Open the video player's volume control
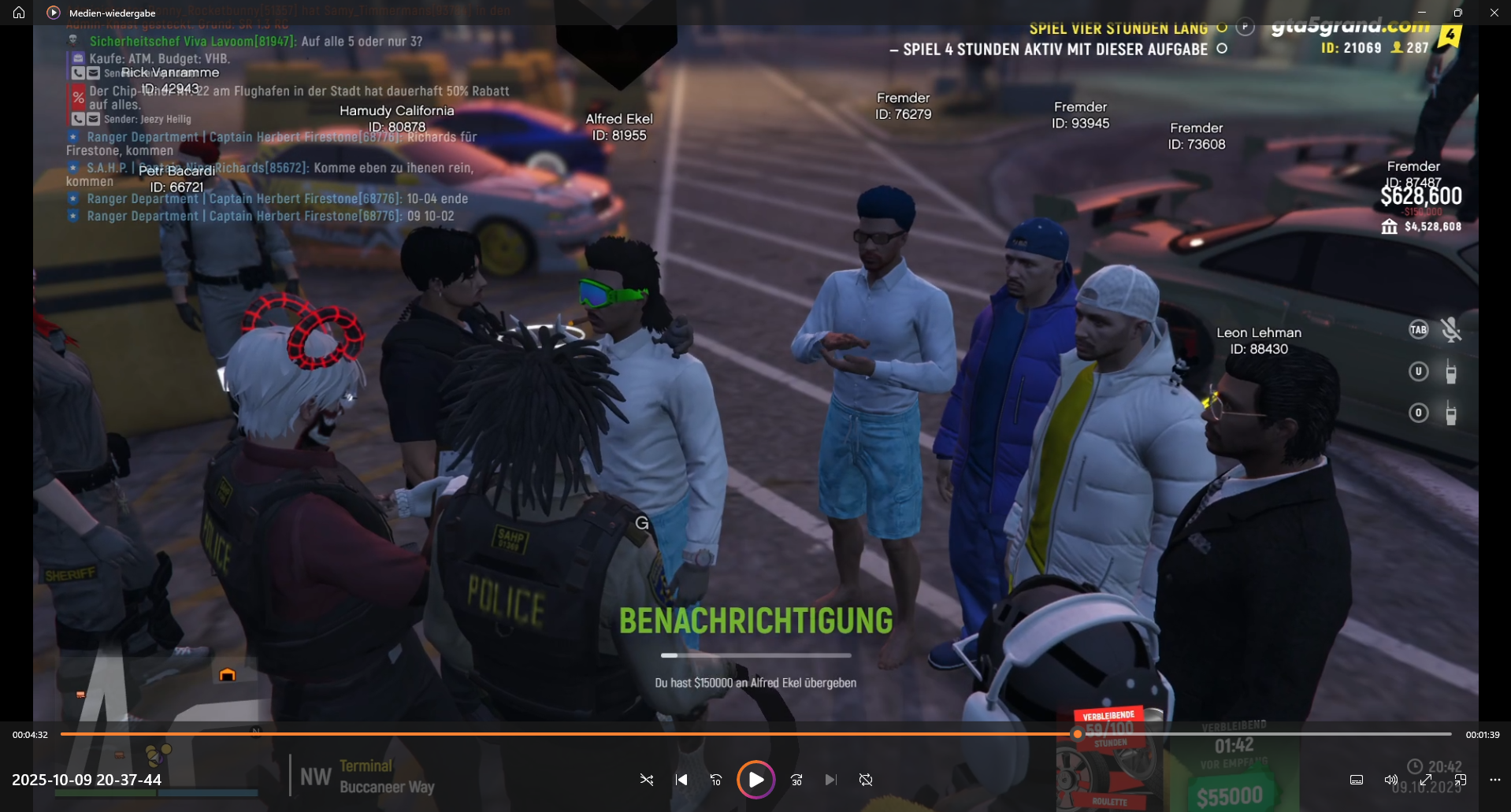Image resolution: width=1511 pixels, height=812 pixels. 1390,780
